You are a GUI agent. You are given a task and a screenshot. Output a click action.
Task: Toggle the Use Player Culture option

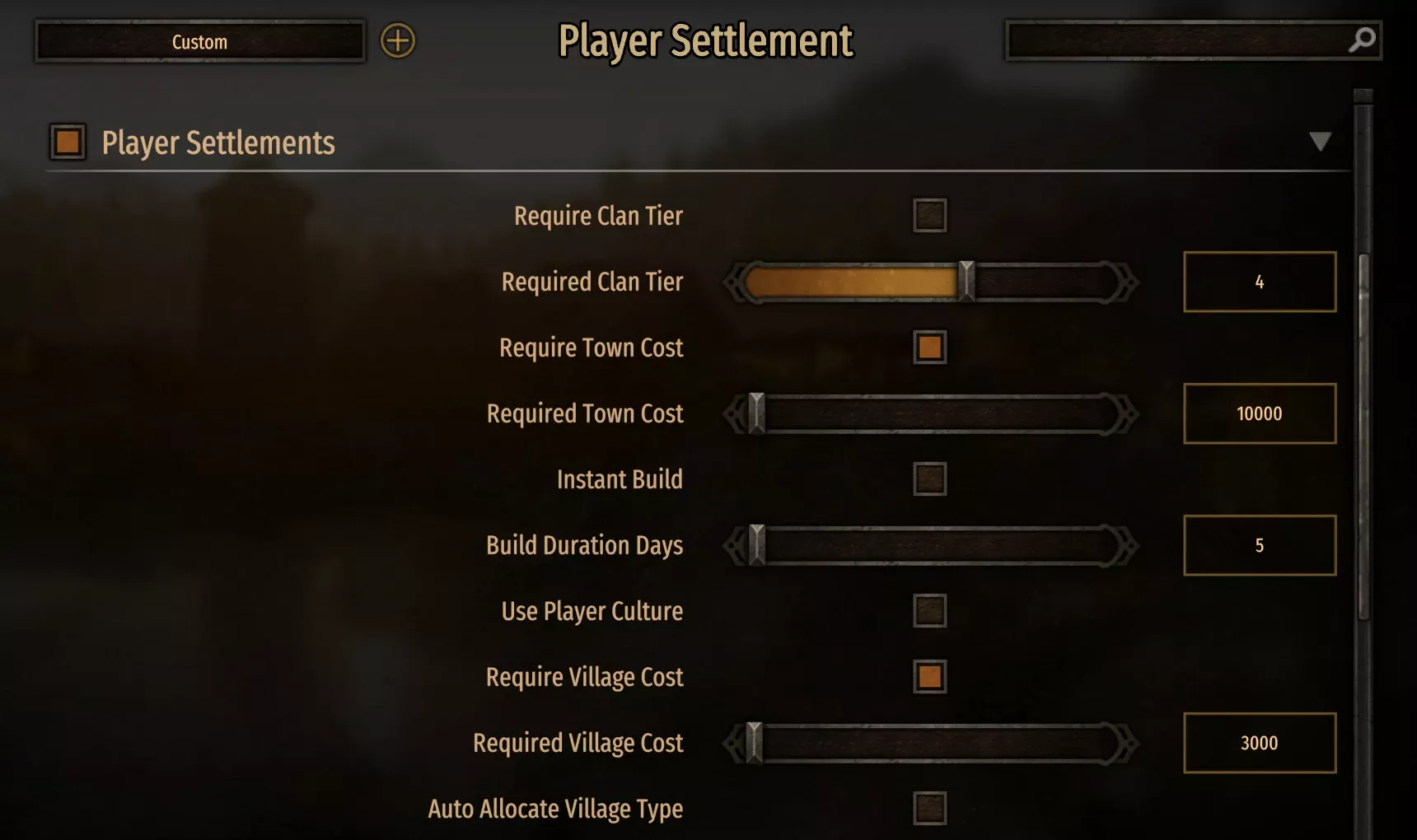pos(928,612)
